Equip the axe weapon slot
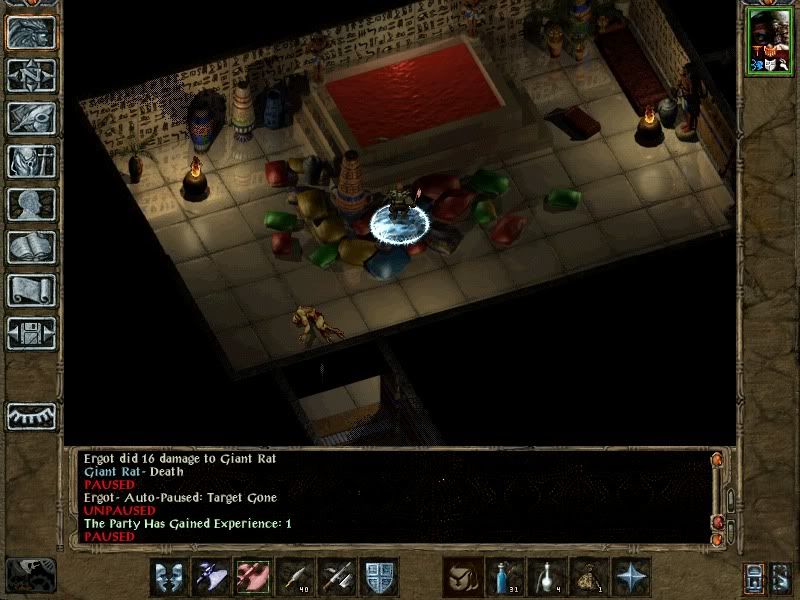The image size is (800, 600). click(x=211, y=577)
